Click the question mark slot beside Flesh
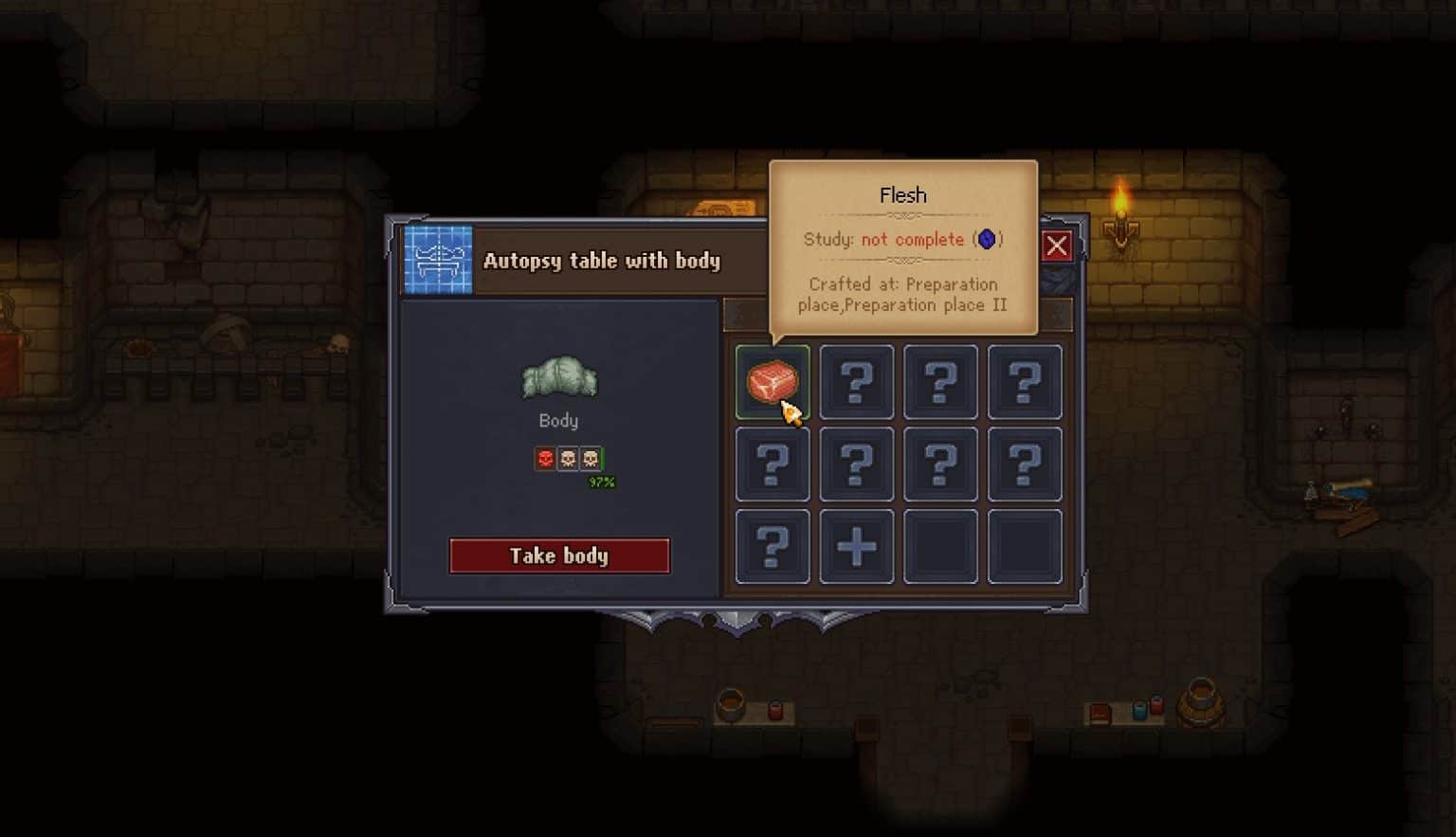This screenshot has width=1456, height=837. (856, 382)
